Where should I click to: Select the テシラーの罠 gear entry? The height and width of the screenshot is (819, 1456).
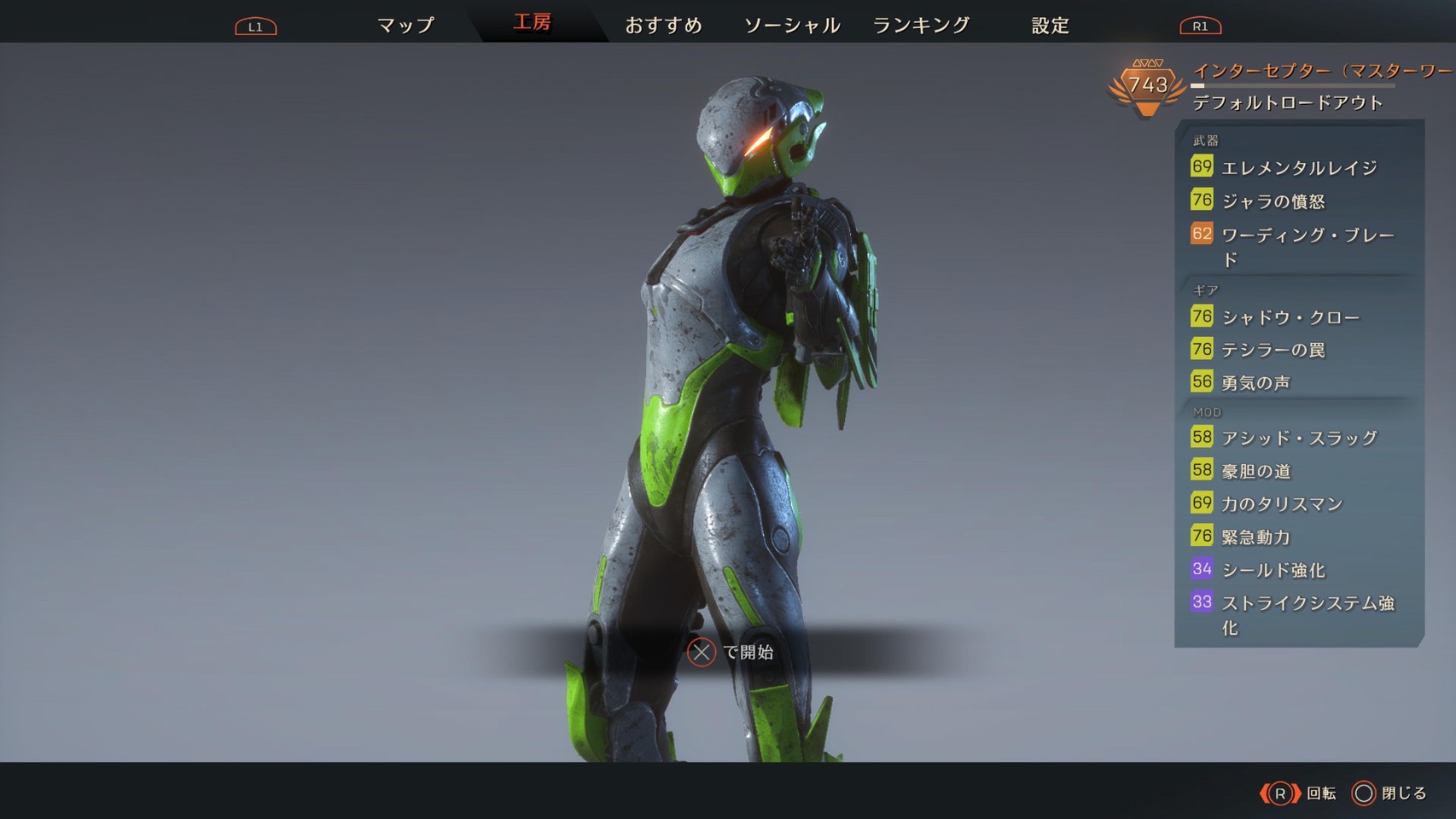click(1273, 350)
